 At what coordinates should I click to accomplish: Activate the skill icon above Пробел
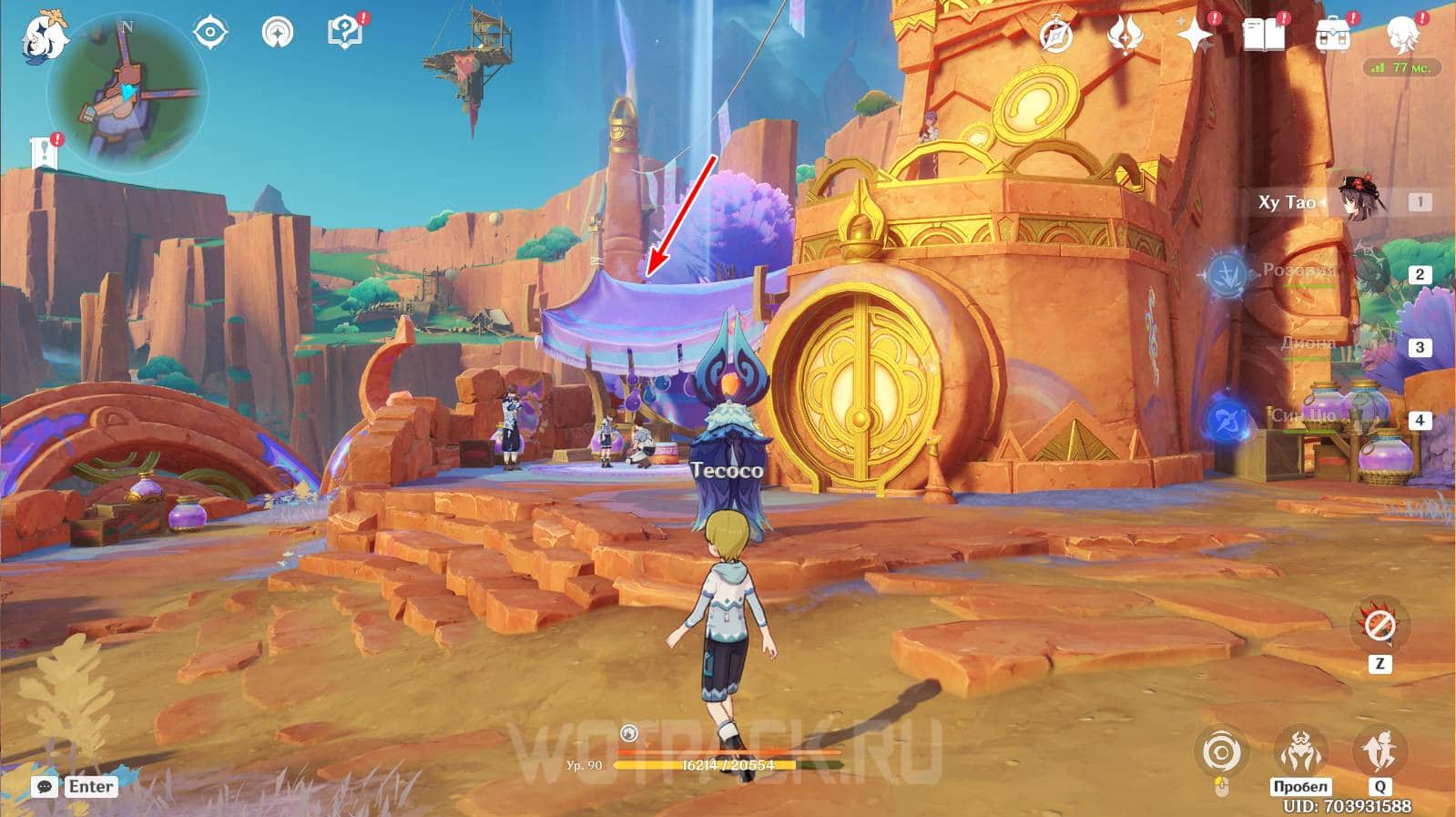[1300, 751]
